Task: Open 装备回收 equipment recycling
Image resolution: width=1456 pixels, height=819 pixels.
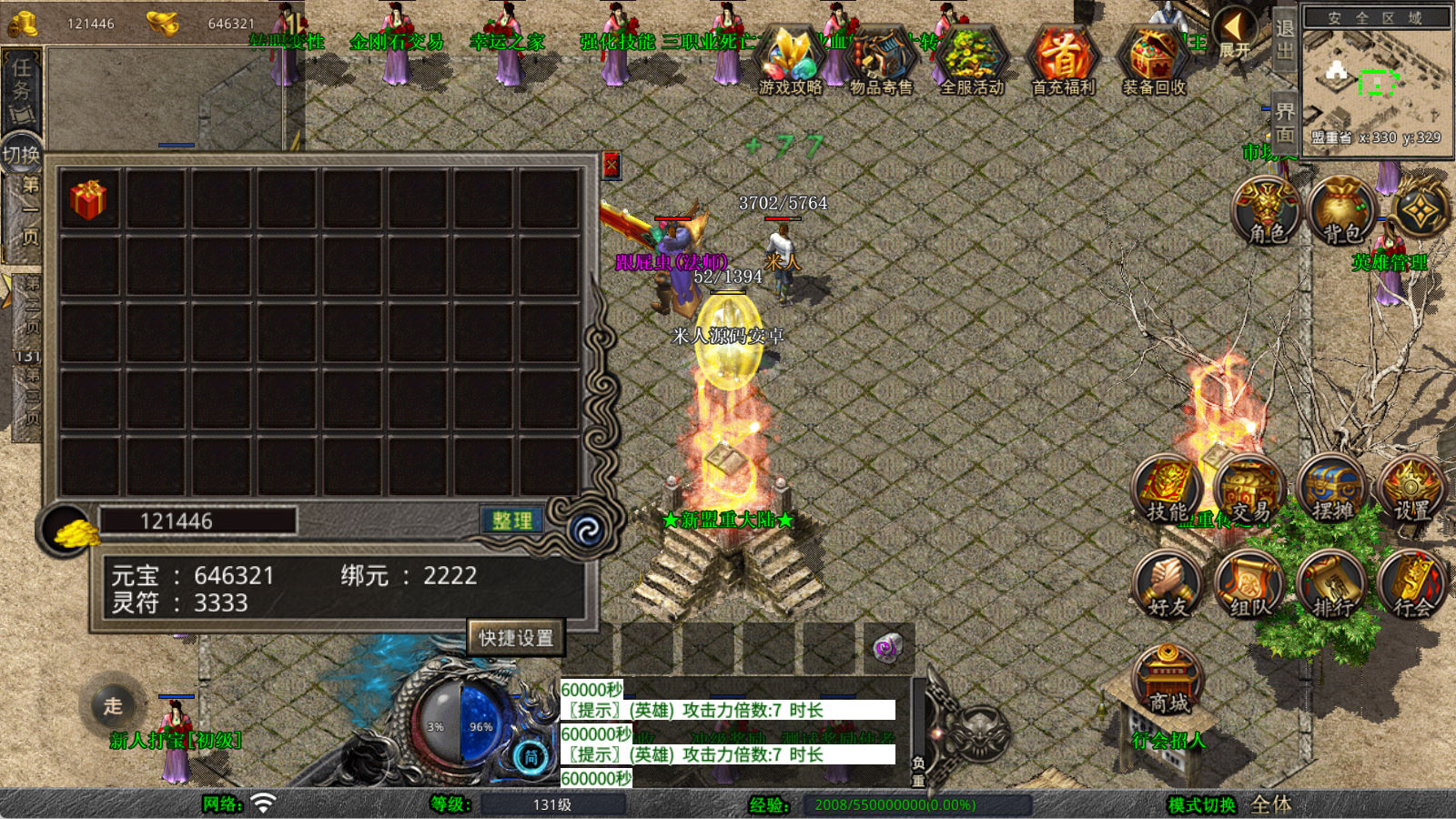Action: (x=1154, y=61)
